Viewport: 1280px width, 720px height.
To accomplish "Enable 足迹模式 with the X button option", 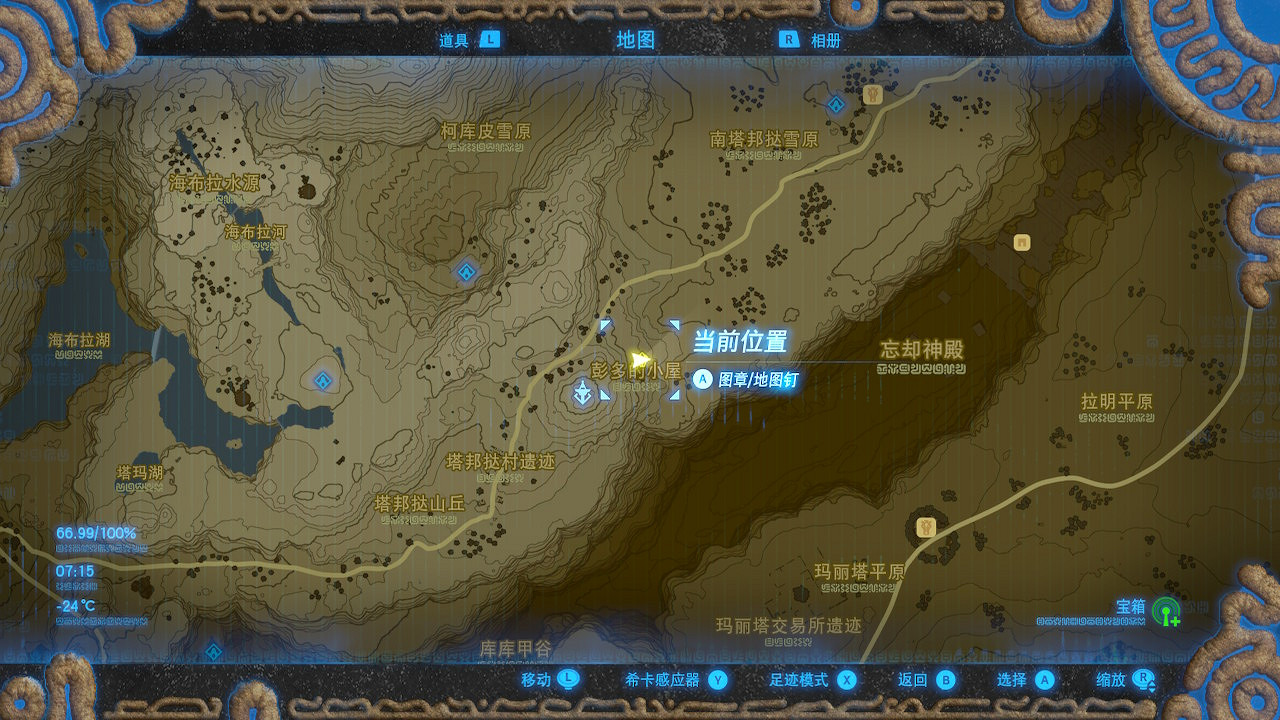I will pyautogui.click(x=848, y=678).
